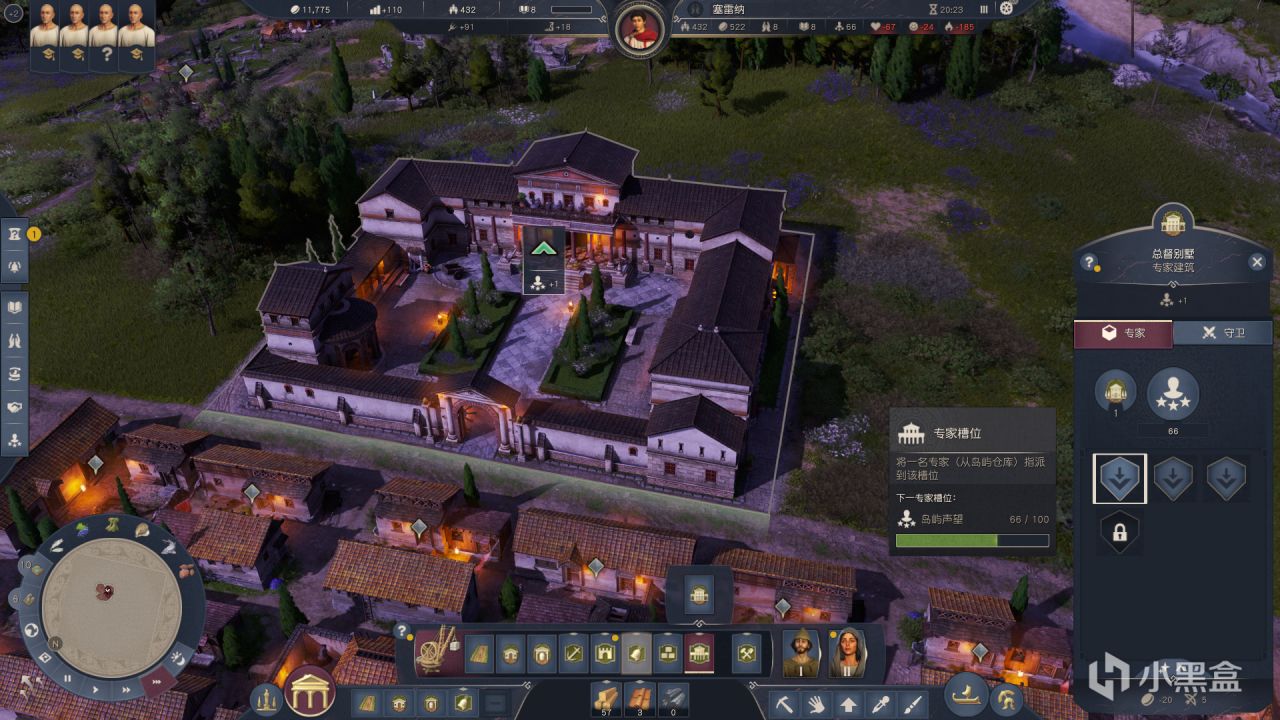
Task: Activate the pickaxe demolish tool
Action: [785, 703]
